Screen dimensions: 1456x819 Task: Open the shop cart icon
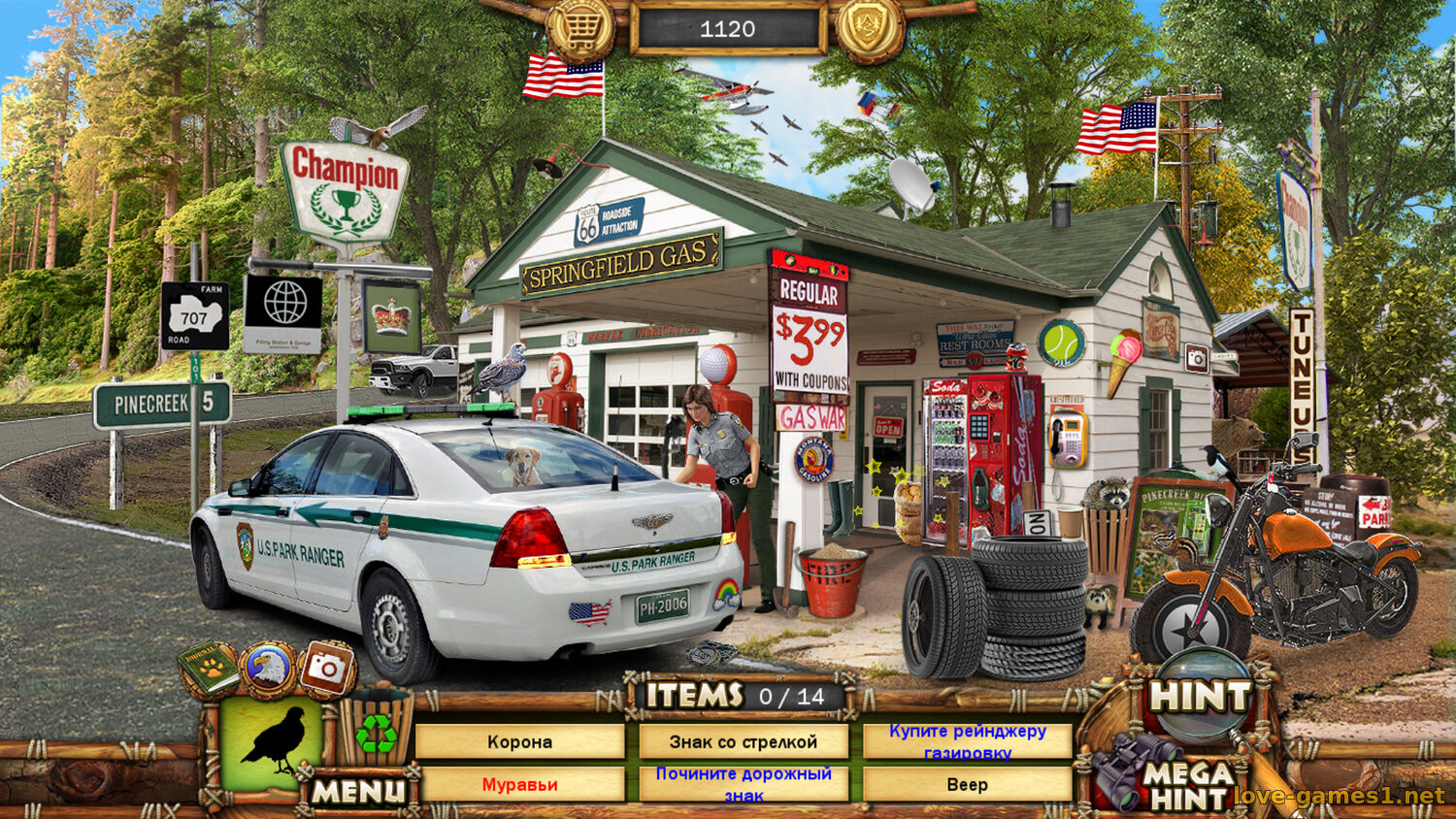(x=579, y=30)
